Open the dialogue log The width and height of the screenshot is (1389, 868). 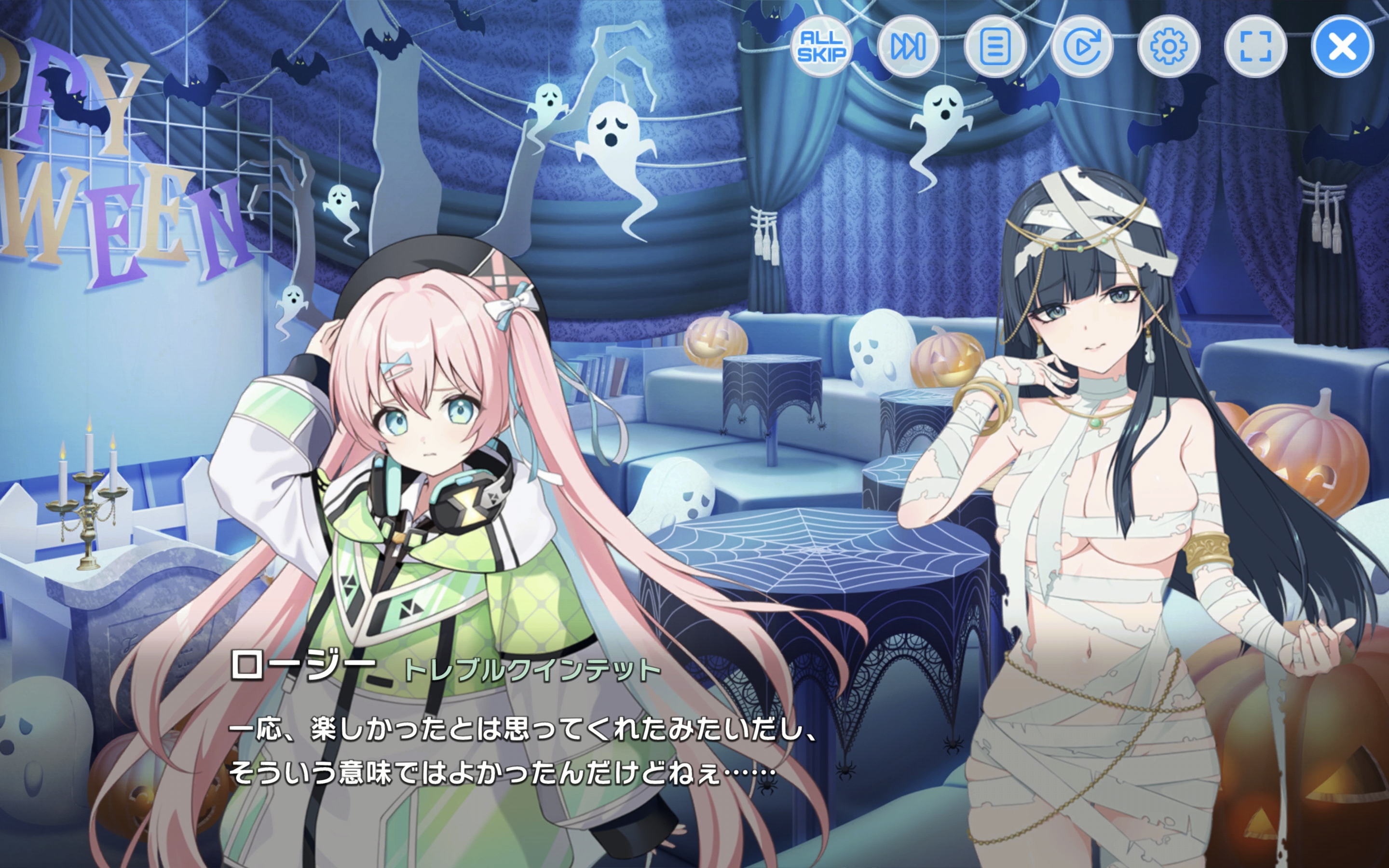coord(994,46)
